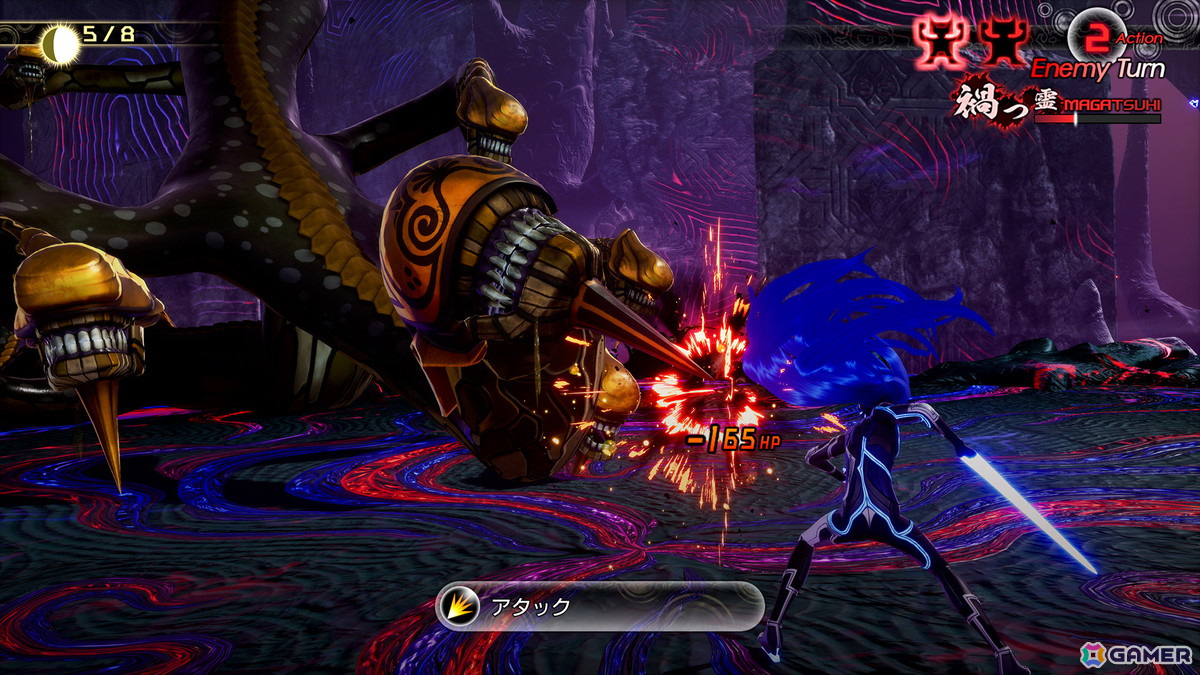
Task: Select the アタック attack command banner
Action: point(599,606)
